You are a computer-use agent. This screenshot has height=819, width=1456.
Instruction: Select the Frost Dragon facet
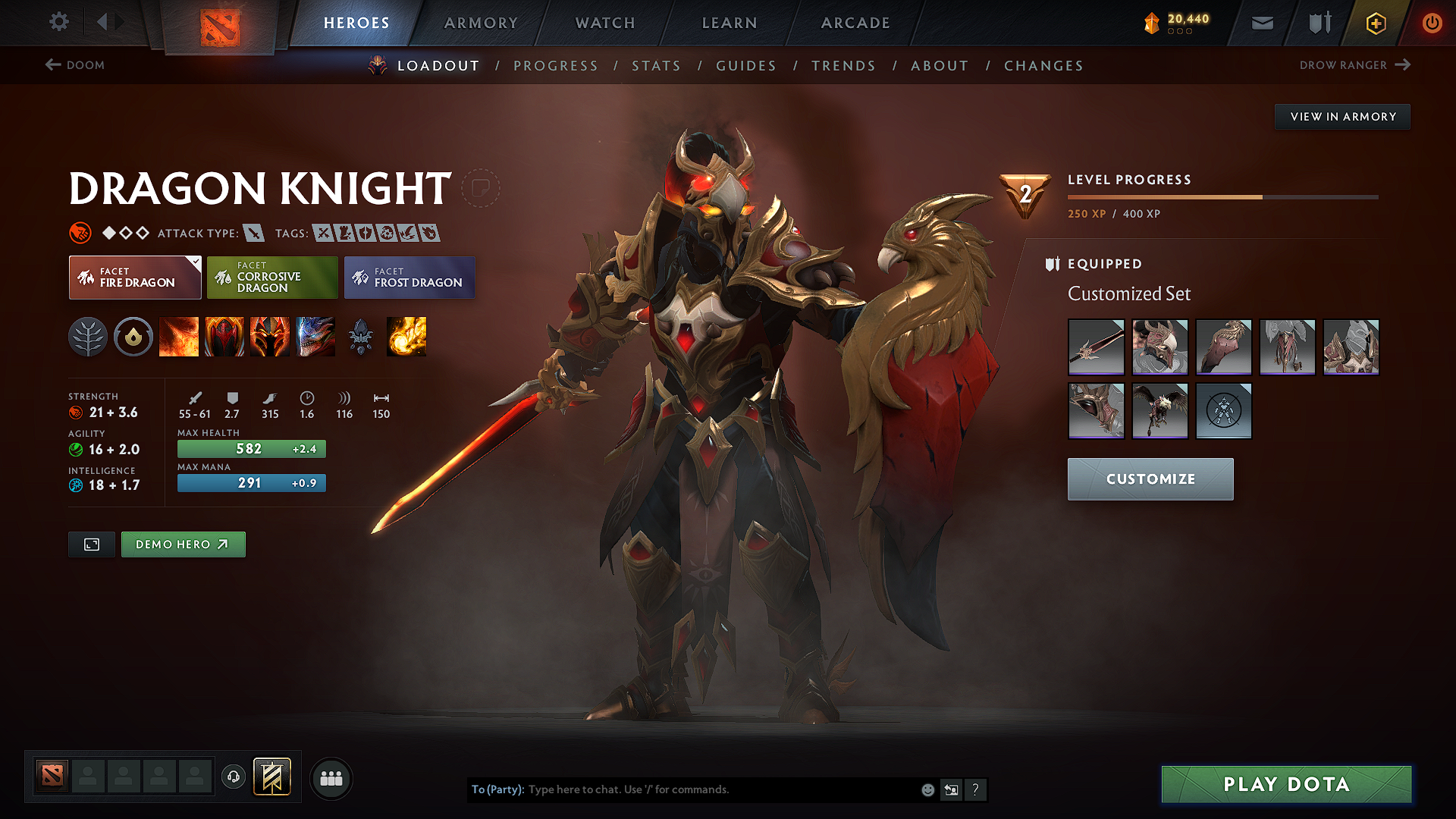(409, 278)
